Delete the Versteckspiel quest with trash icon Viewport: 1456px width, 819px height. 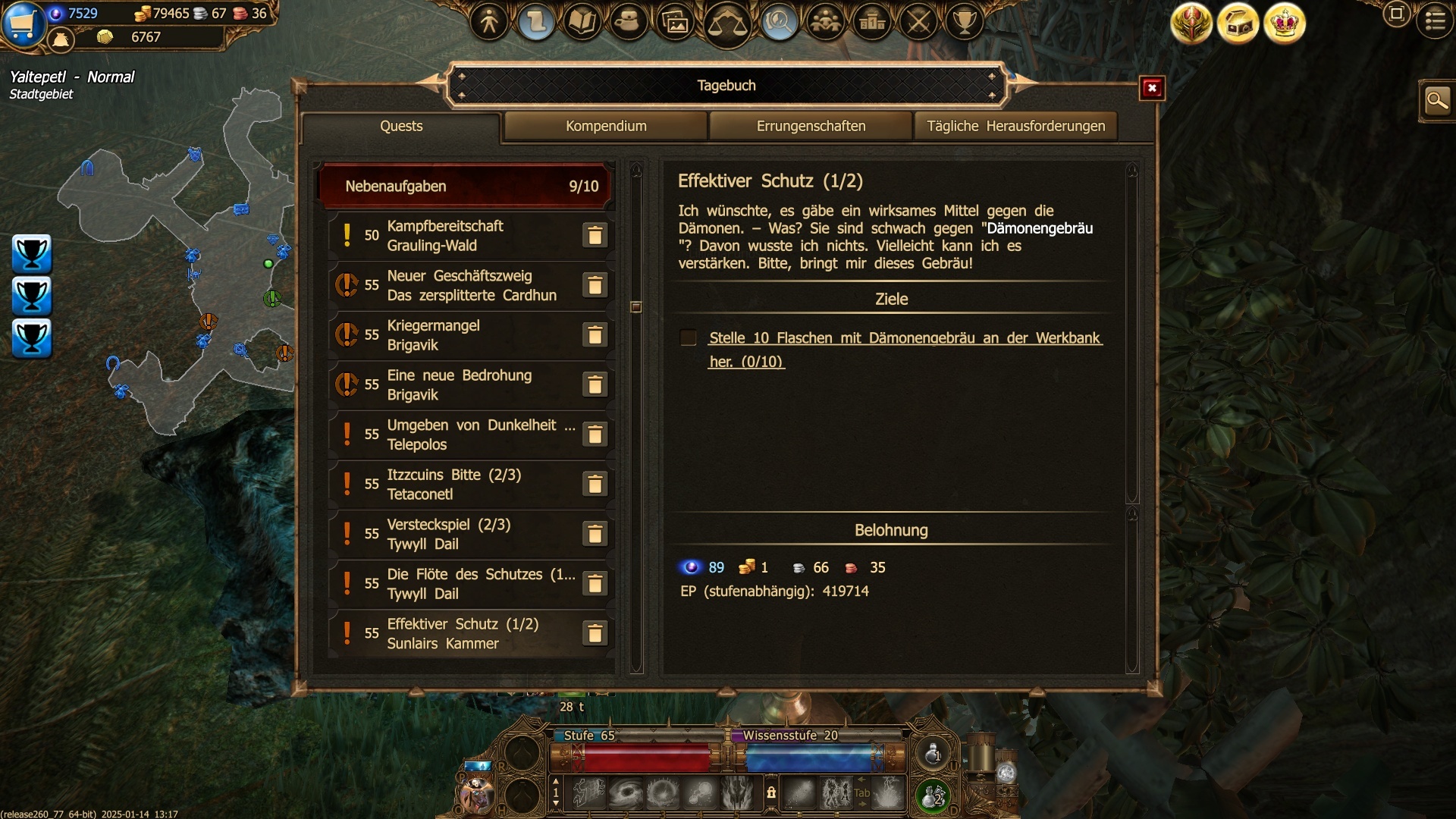pos(595,535)
